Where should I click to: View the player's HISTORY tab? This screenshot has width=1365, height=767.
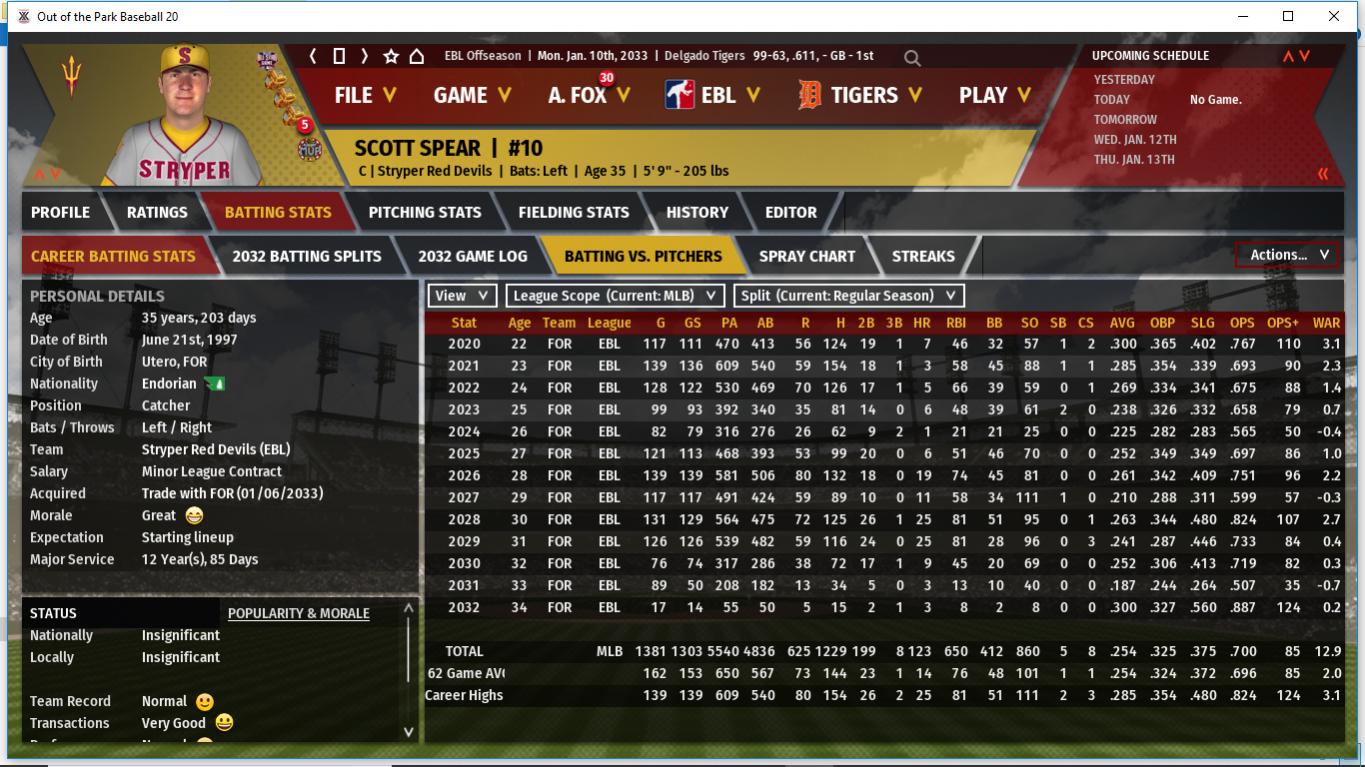tap(697, 212)
